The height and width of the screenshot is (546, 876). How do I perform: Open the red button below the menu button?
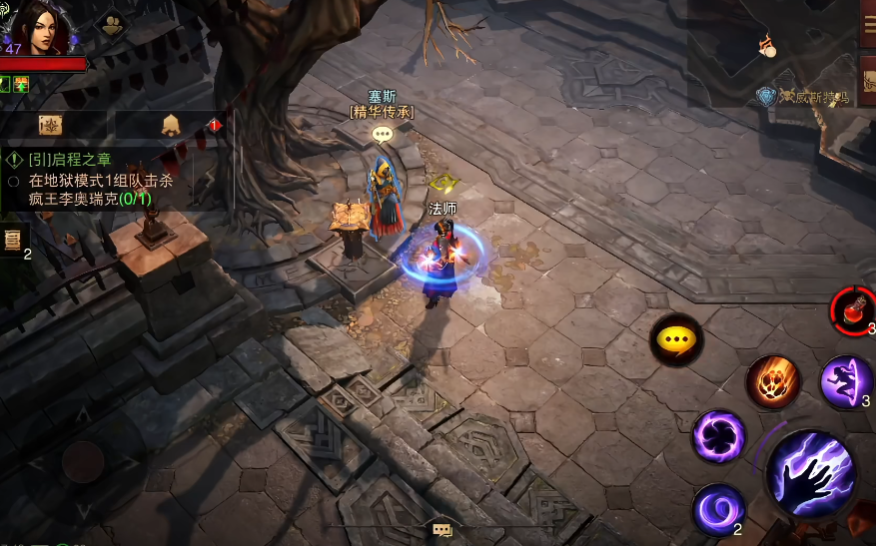867,78
